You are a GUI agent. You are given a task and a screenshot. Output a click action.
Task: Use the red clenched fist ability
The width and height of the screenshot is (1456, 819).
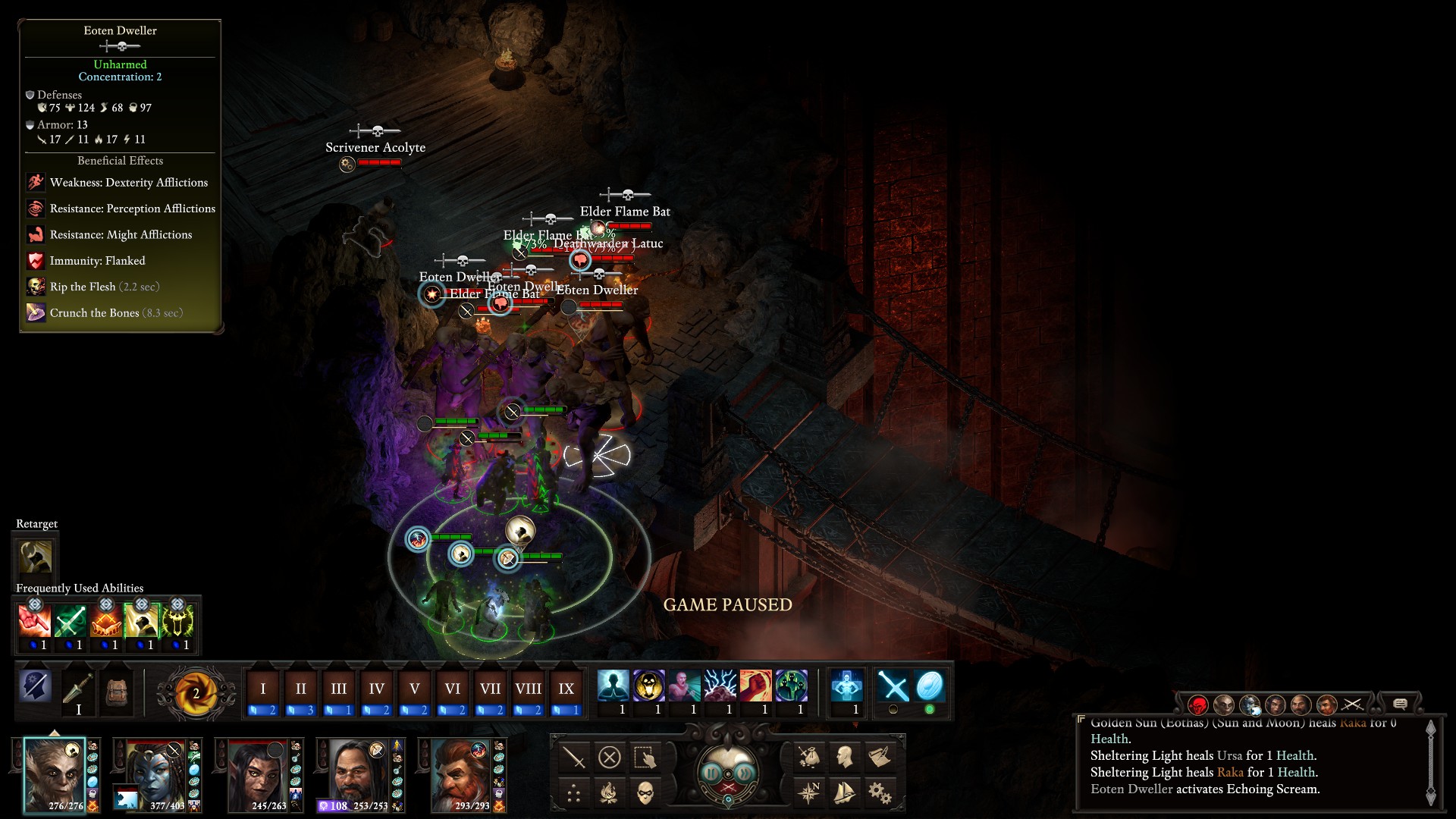coord(755,686)
